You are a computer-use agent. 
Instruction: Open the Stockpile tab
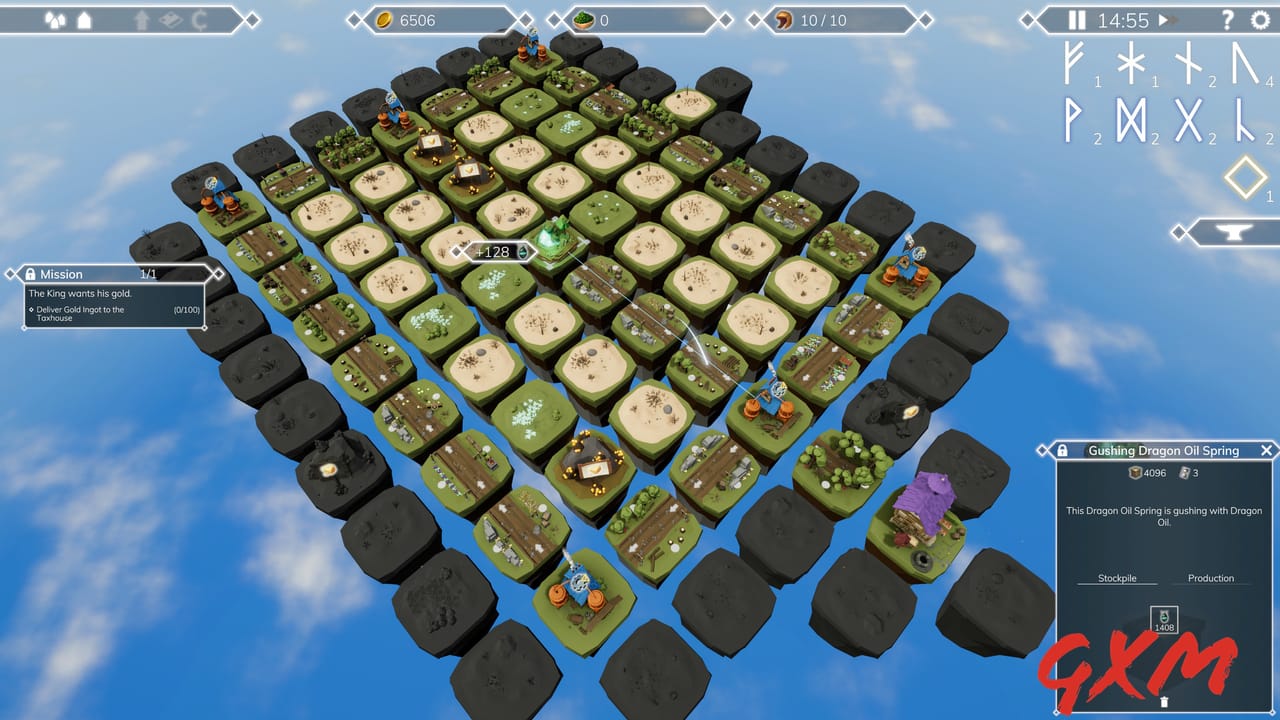click(1118, 578)
